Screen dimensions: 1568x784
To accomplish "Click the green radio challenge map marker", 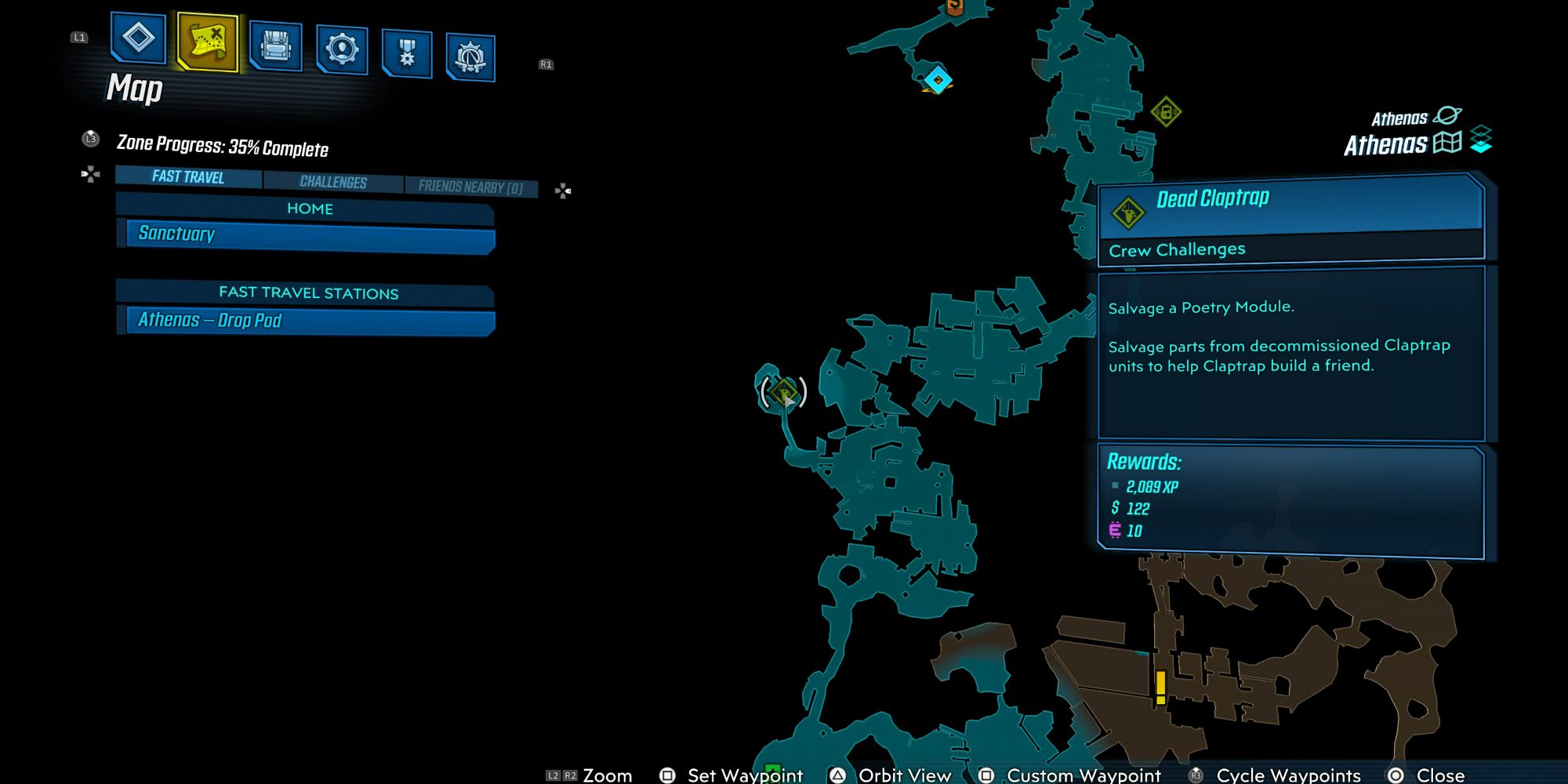I will pyautogui.click(x=1166, y=112).
